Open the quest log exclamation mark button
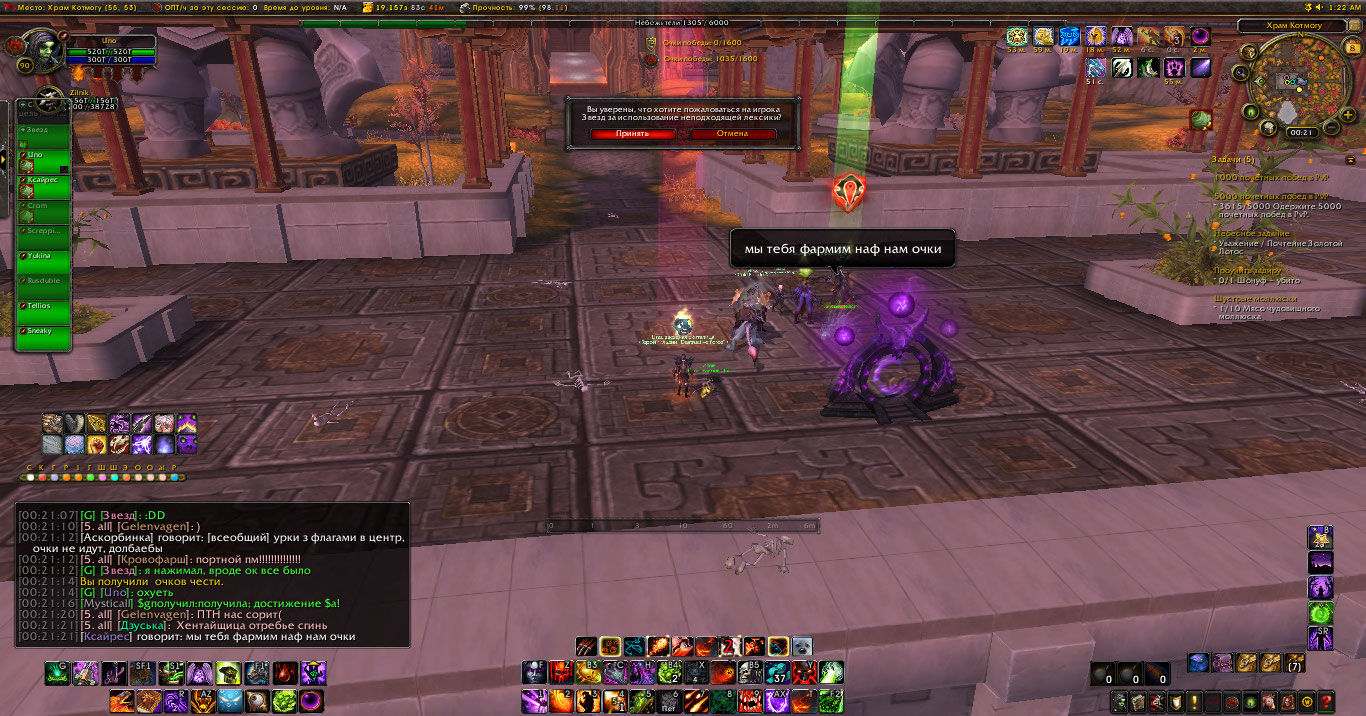The width and height of the screenshot is (1366, 716). click(1194, 701)
